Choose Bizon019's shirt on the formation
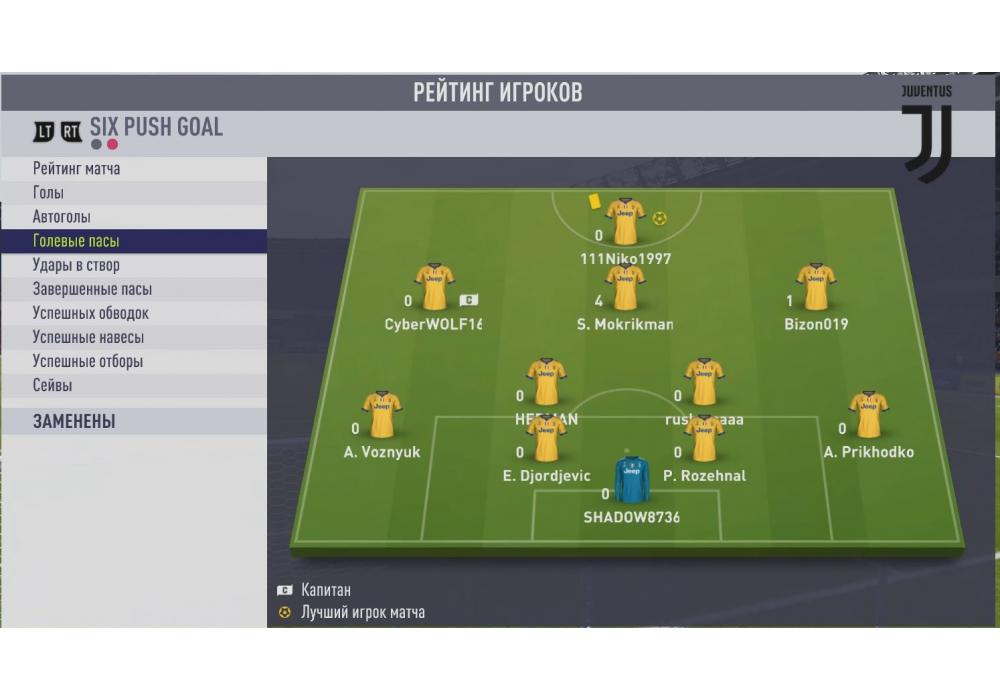Viewport: 1000px width, 700px height. tap(816, 287)
